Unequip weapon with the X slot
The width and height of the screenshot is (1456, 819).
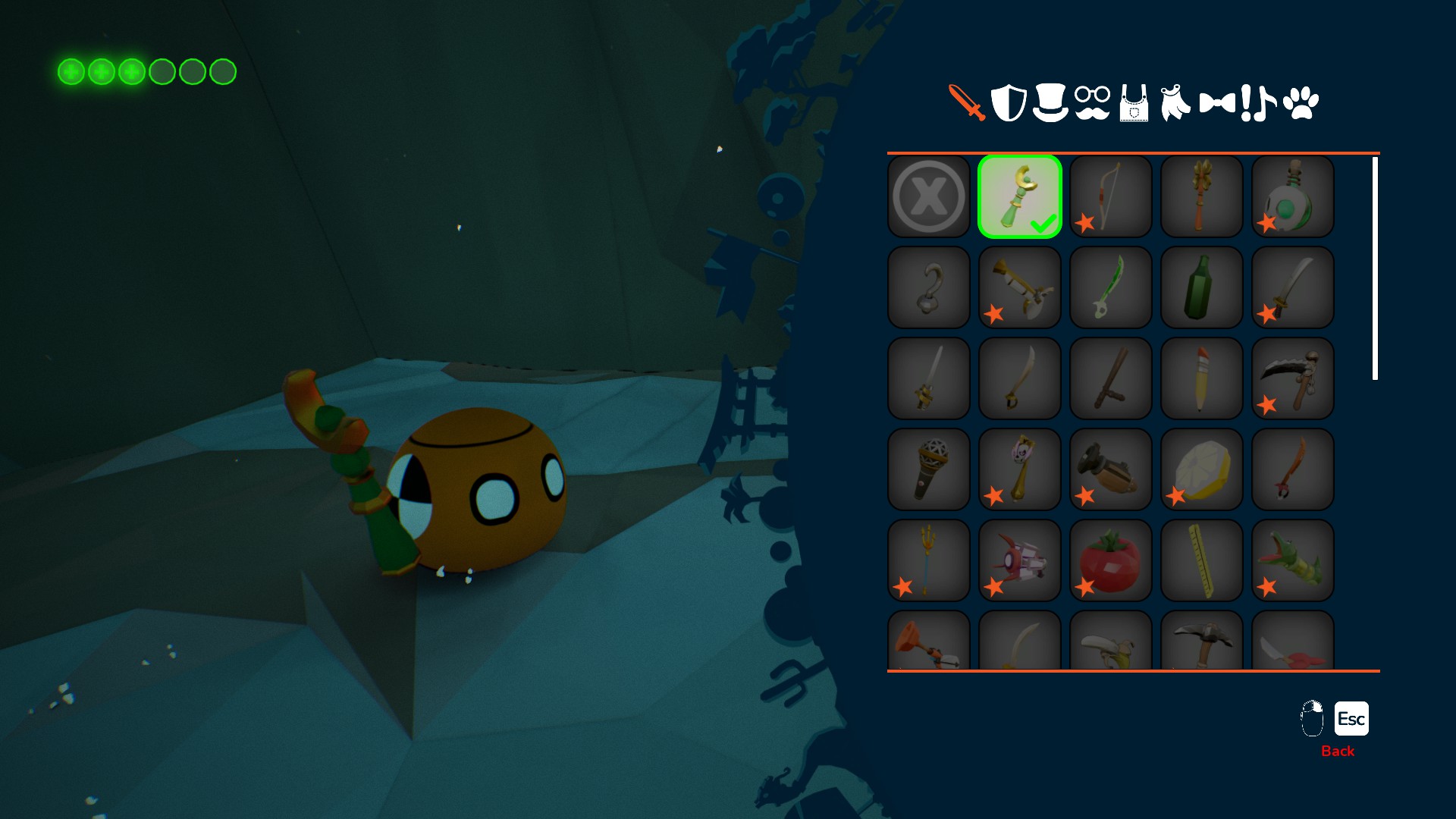coord(929,196)
